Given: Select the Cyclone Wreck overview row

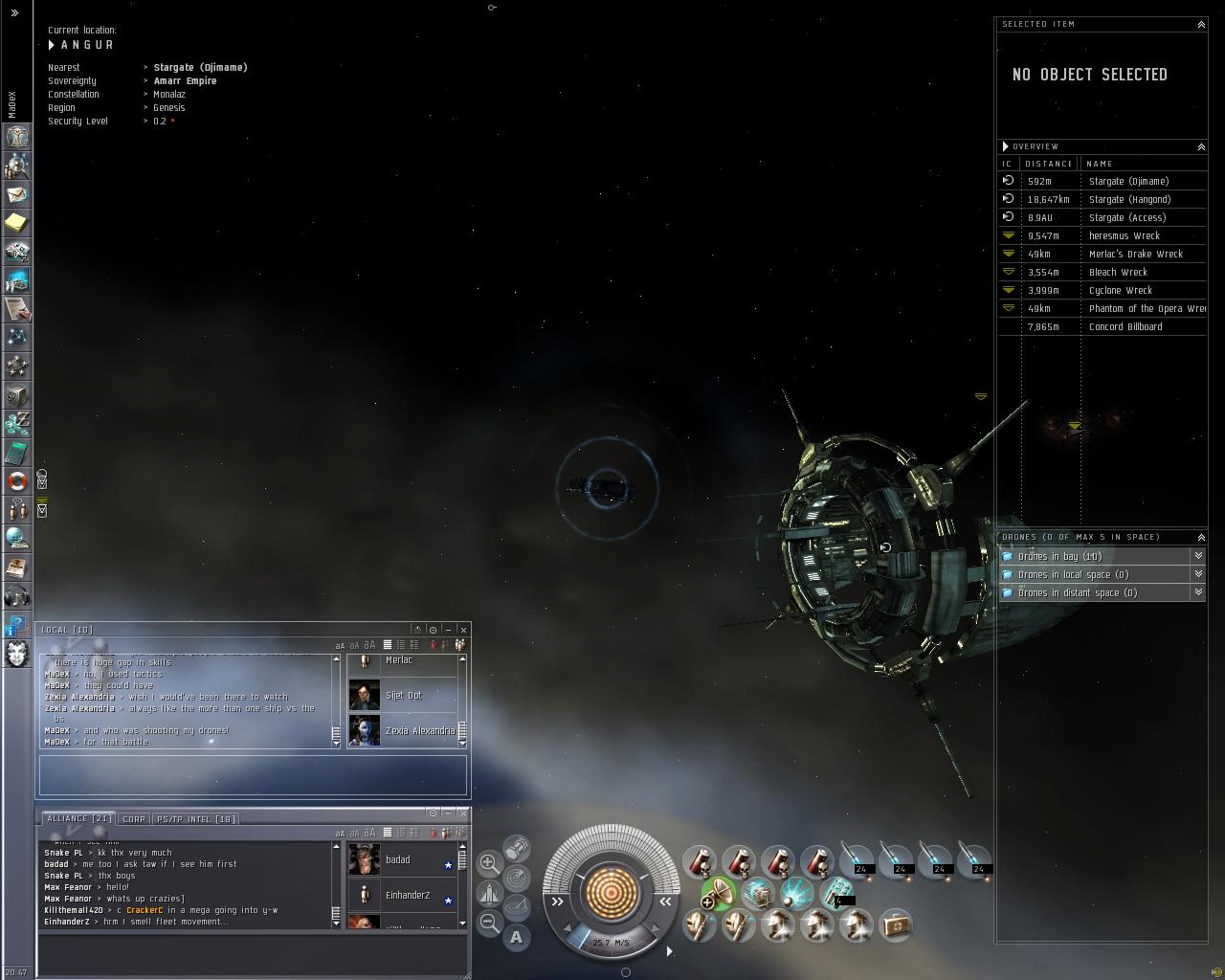Looking at the screenshot, I should tap(1120, 290).
